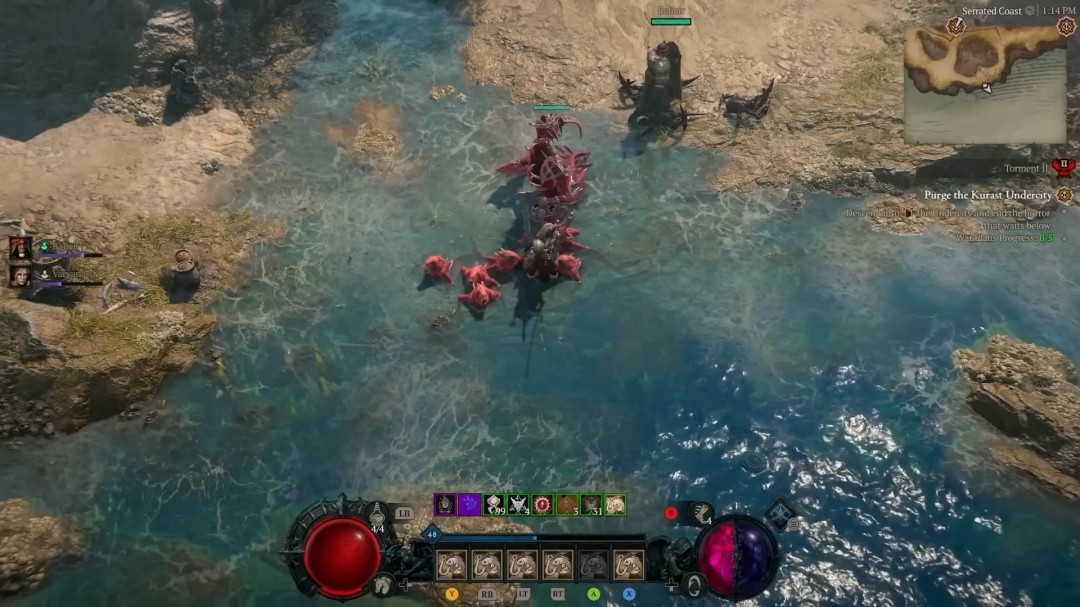The width and height of the screenshot is (1080, 607).
Task: Open the diamond emblem icon above the resource orb
Action: click(780, 515)
